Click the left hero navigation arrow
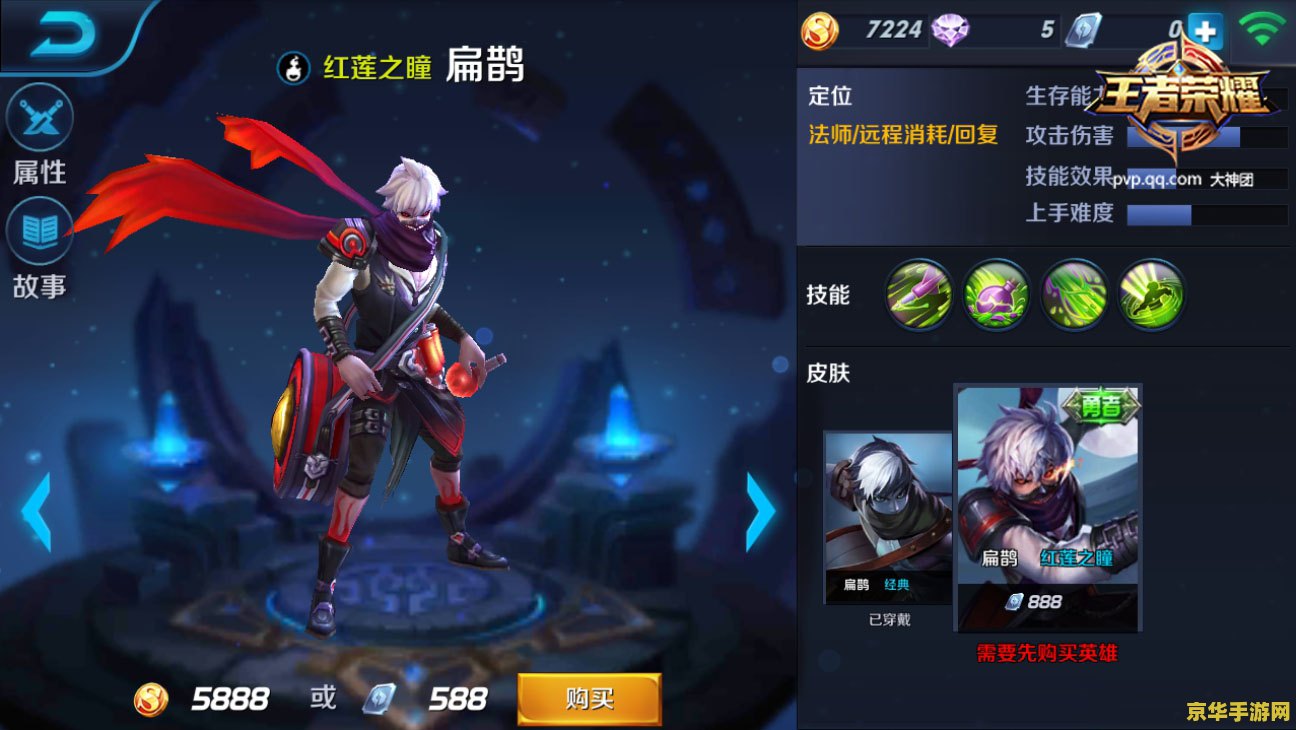 click(35, 511)
